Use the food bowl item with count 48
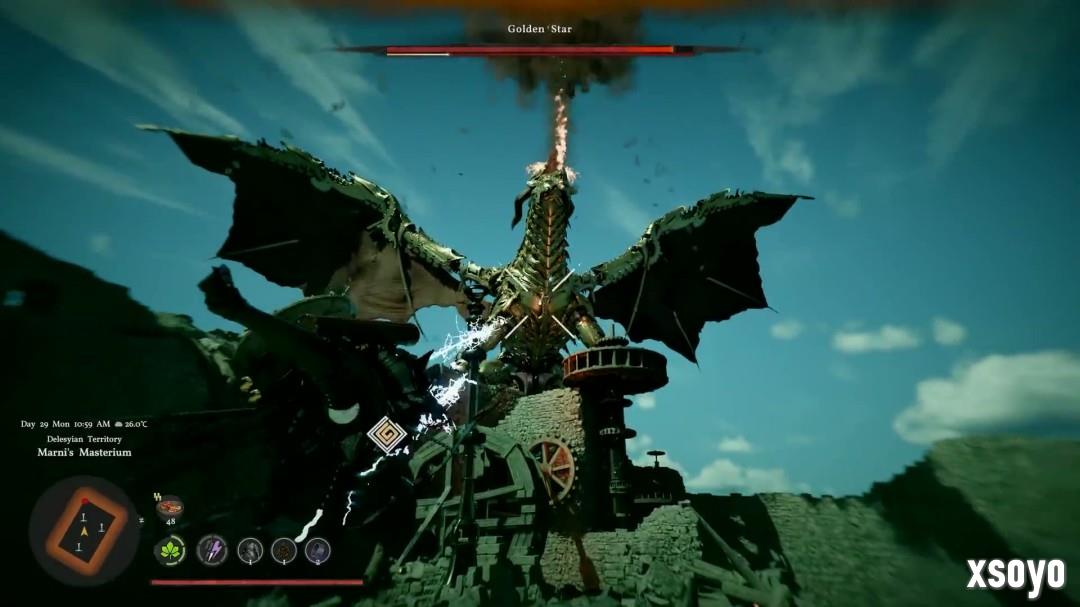Image resolution: width=1080 pixels, height=607 pixels. [x=170, y=506]
